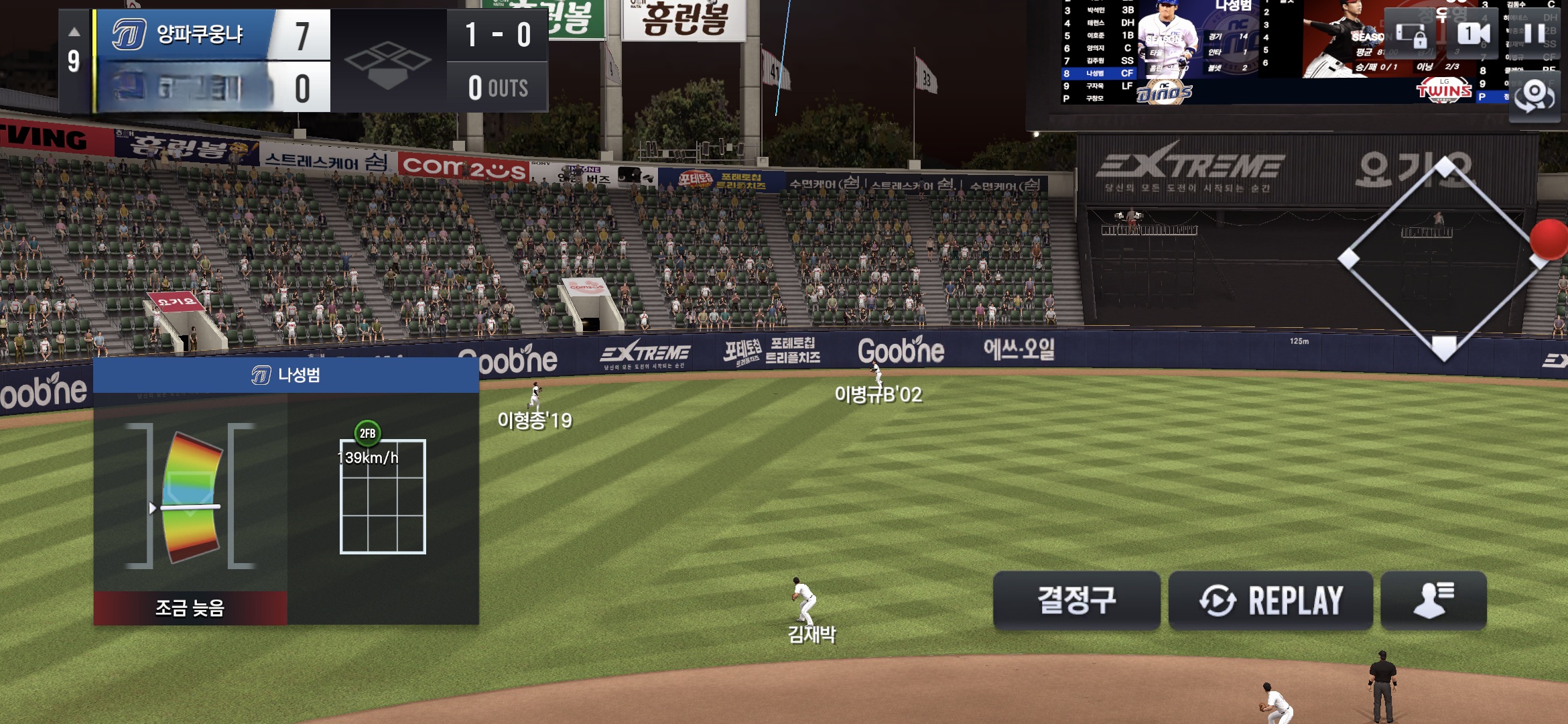1568x724 pixels.
Task: Open the player lineup list button
Action: [1433, 600]
